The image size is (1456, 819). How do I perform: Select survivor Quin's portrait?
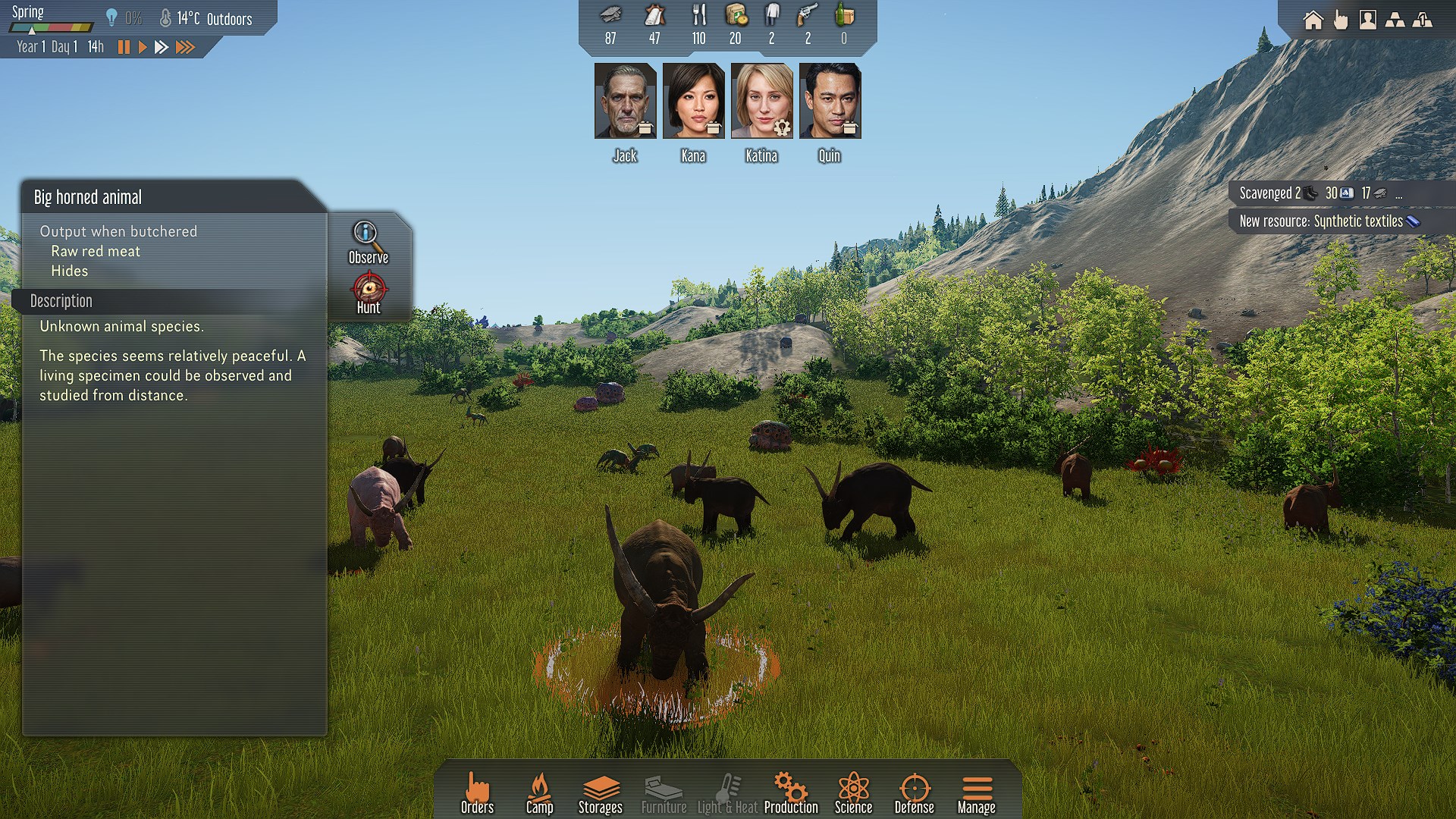[830, 101]
